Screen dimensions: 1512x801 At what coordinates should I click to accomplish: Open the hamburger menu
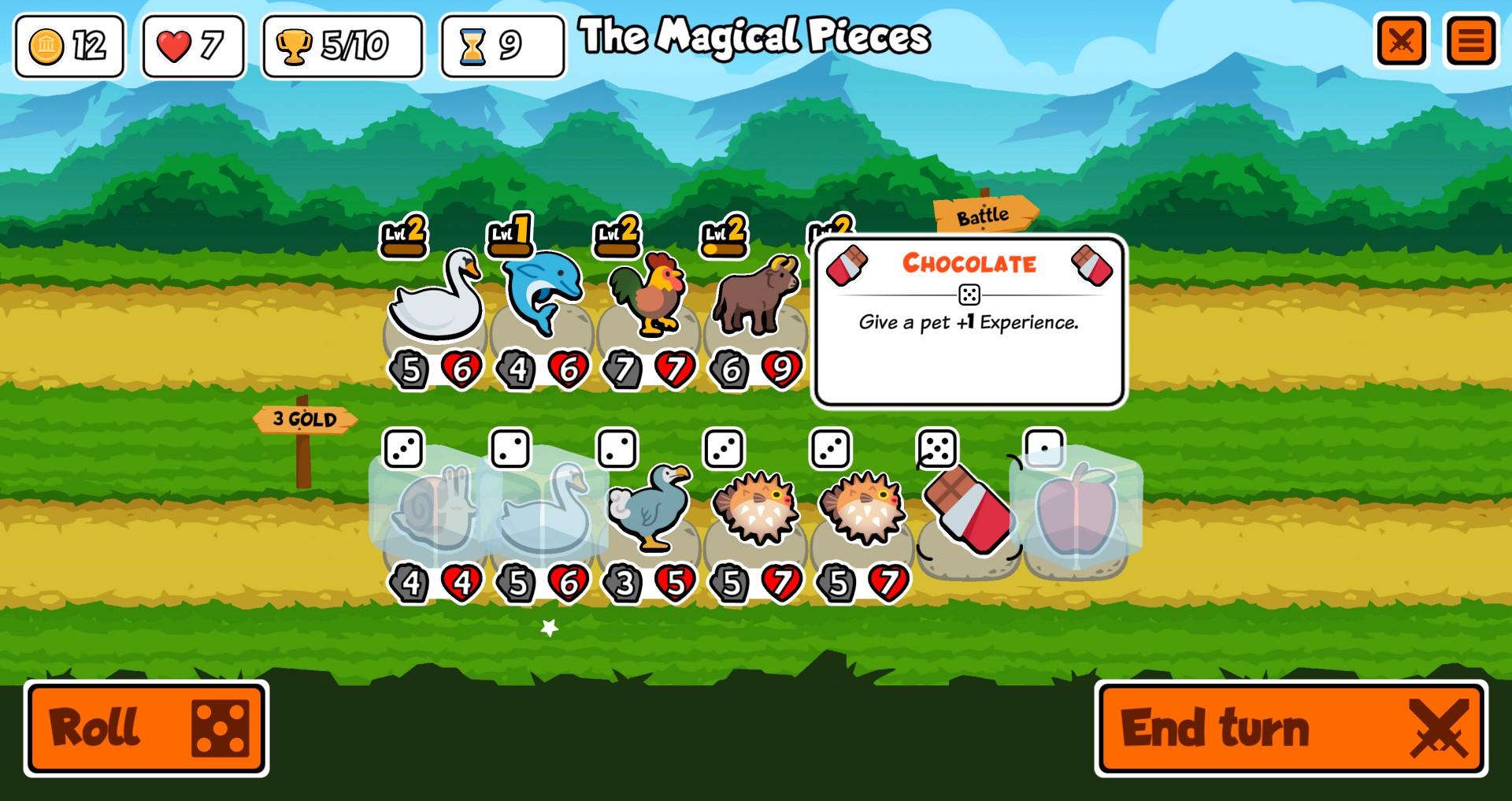[1470, 41]
